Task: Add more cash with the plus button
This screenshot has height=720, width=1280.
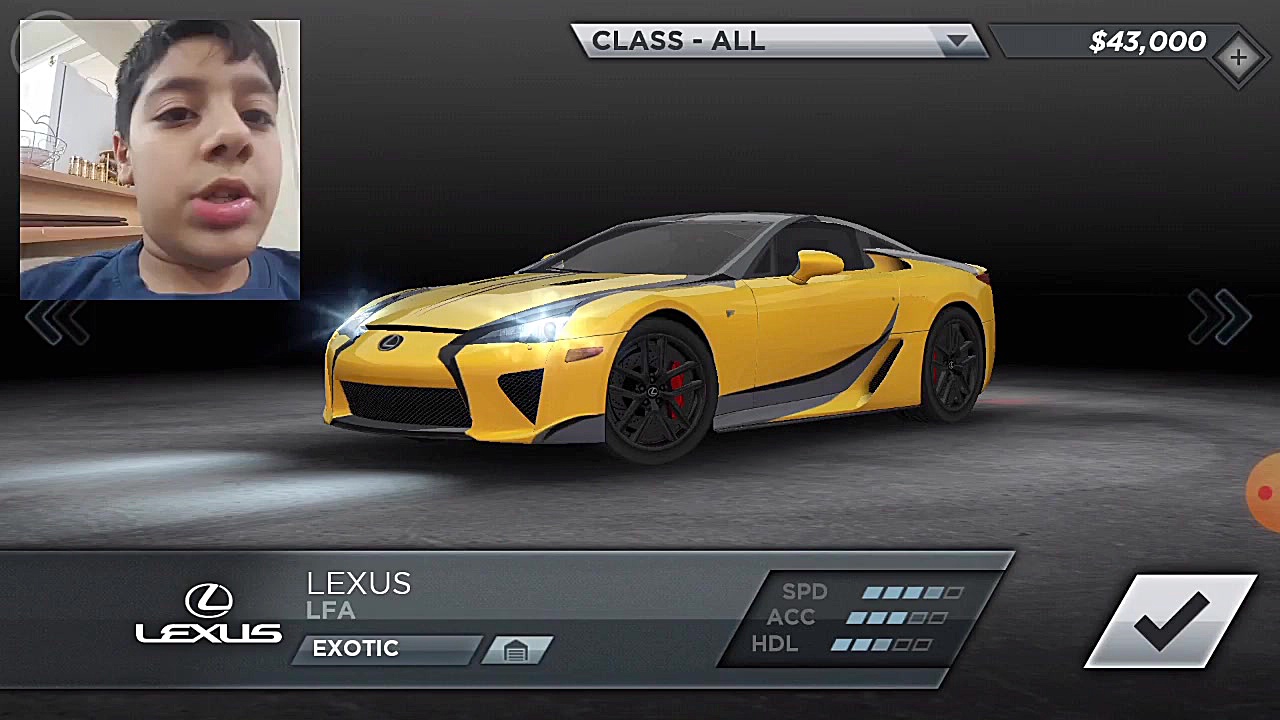Action: click(x=1238, y=58)
